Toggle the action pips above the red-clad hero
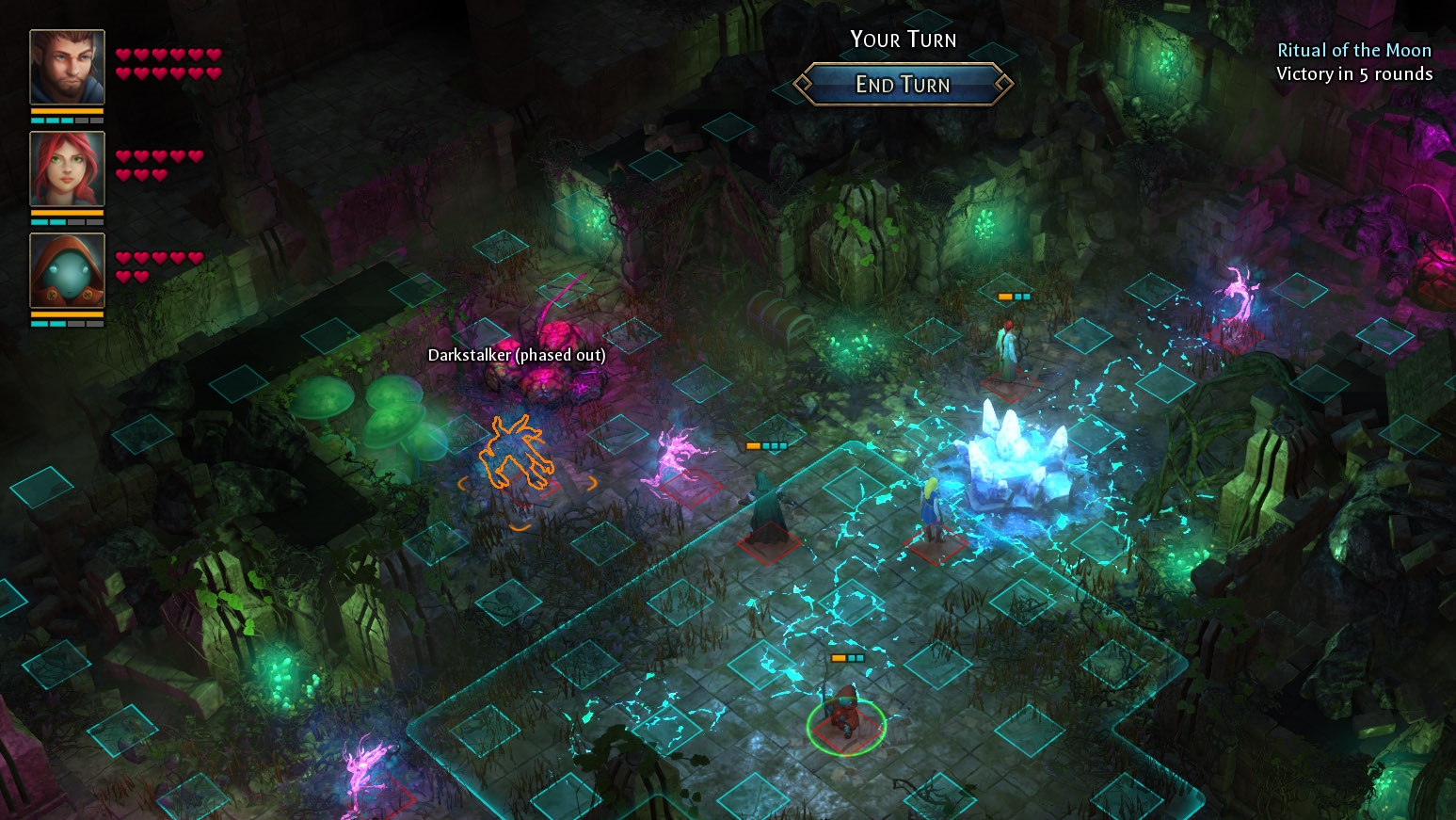 coord(845,660)
